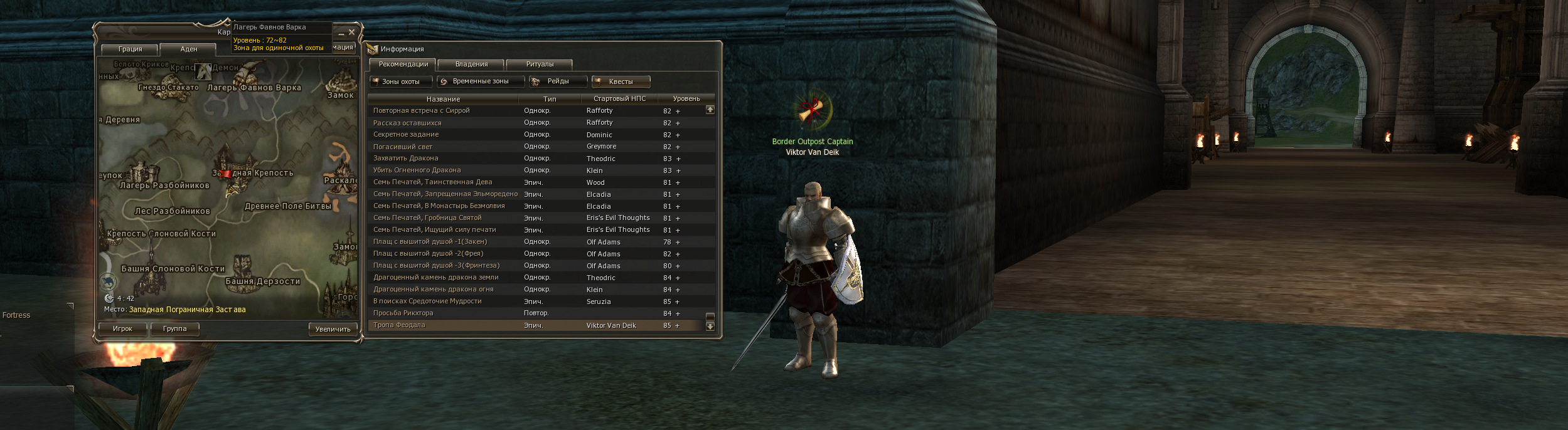Choose the Зоны охоты filter
Viewport: 1568px width, 430px height.
pyautogui.click(x=400, y=81)
